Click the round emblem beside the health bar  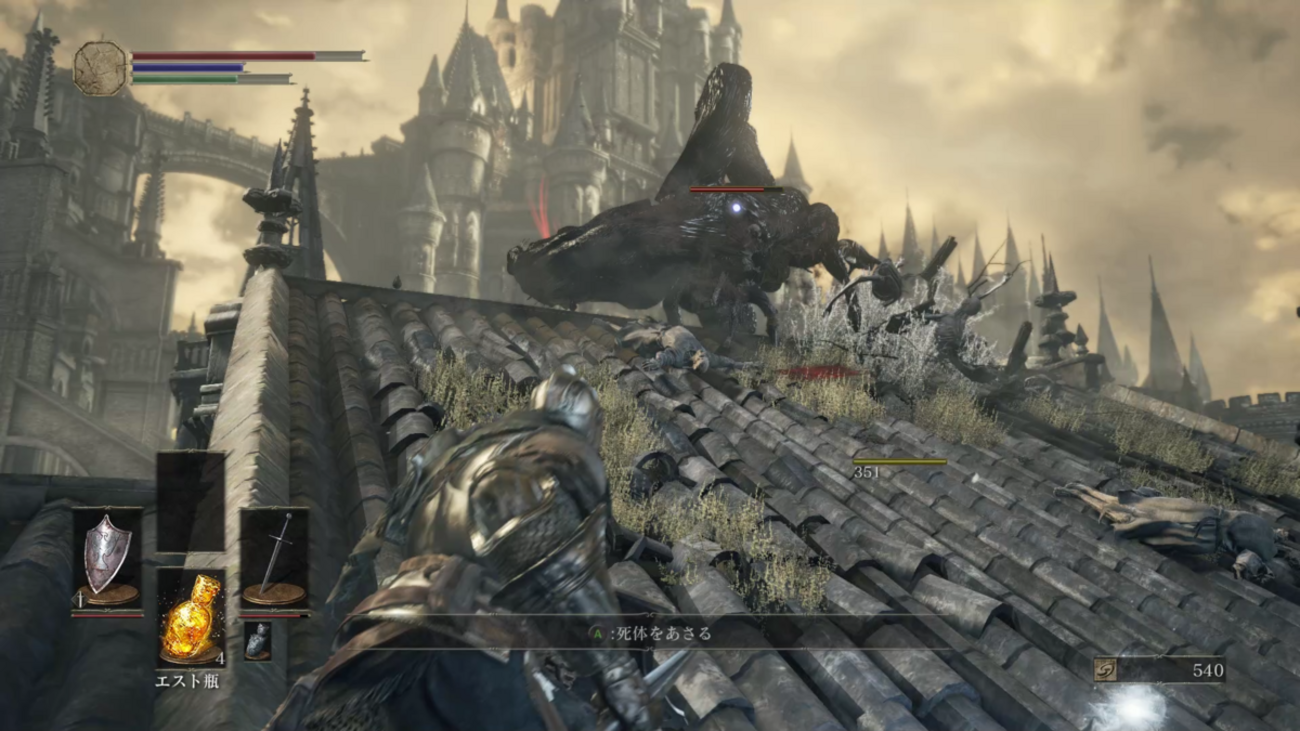100,68
